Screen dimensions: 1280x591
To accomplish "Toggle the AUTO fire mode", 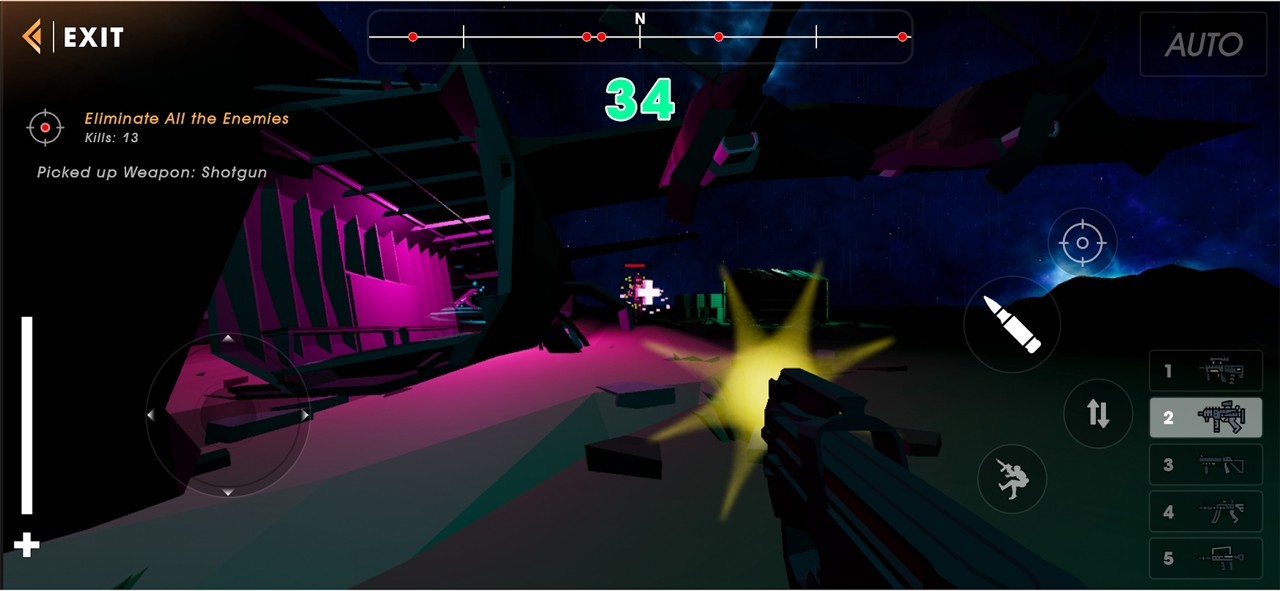I will point(1203,45).
